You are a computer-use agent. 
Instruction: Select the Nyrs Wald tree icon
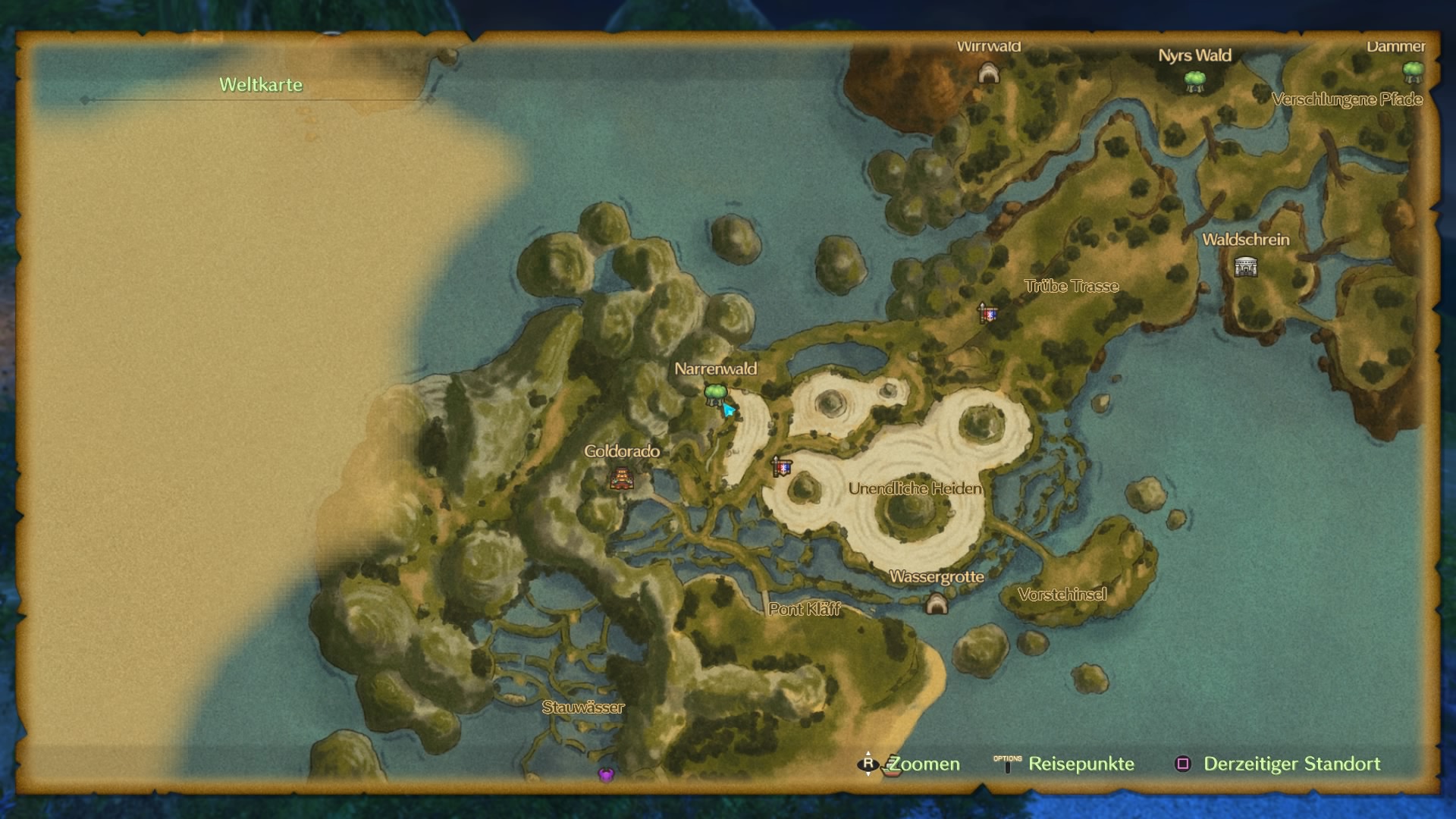(x=1195, y=80)
